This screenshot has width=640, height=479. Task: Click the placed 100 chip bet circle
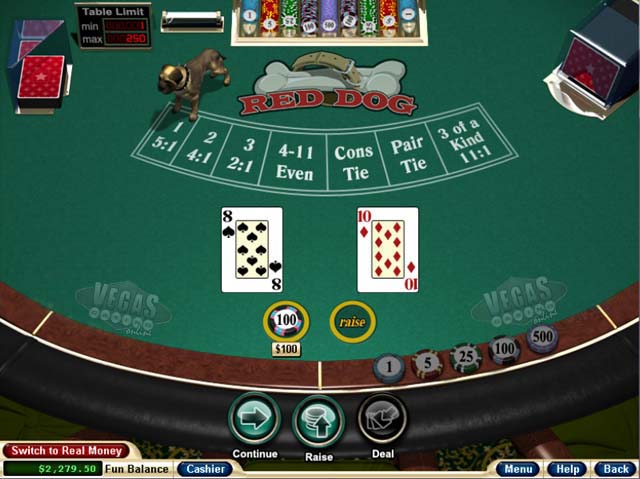286,322
